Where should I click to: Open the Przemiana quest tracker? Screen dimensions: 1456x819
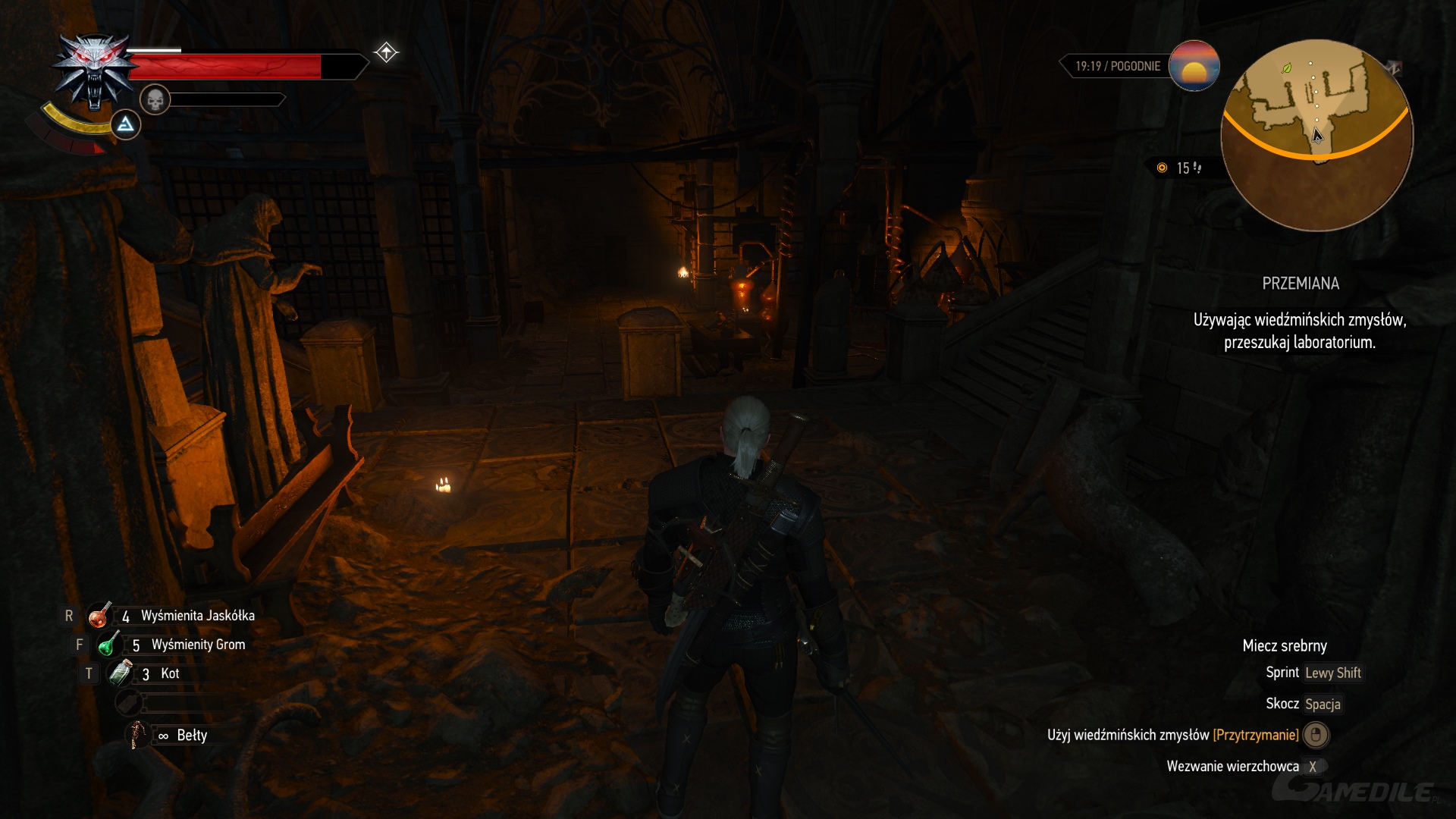tap(1300, 284)
